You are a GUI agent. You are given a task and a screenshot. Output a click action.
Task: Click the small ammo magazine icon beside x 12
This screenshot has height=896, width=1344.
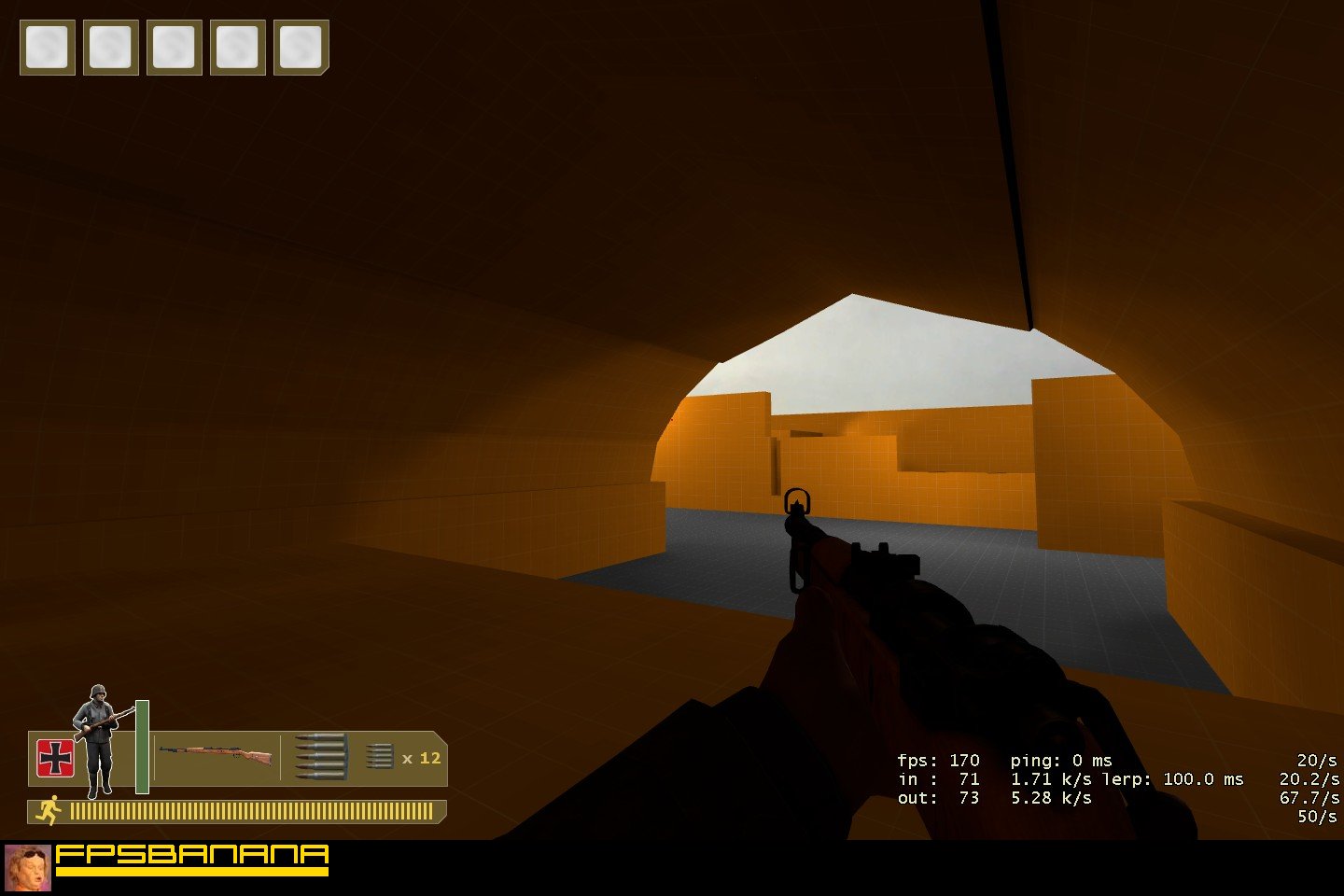tap(381, 758)
